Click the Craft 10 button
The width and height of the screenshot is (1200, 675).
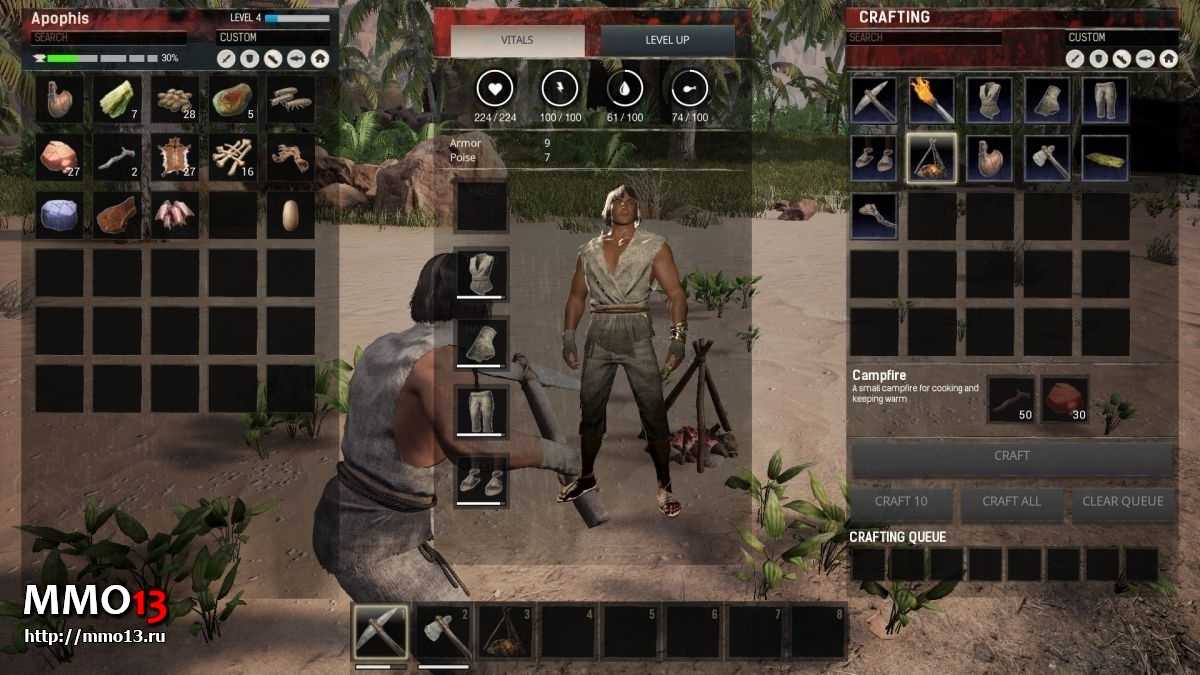tap(900, 502)
